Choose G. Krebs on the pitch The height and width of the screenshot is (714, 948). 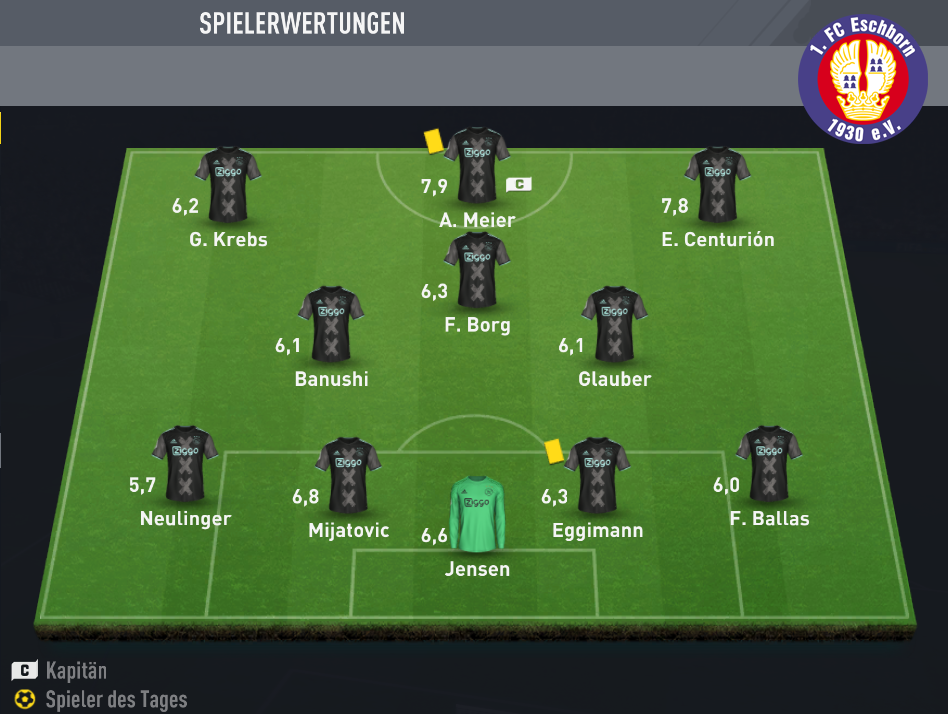tap(228, 185)
